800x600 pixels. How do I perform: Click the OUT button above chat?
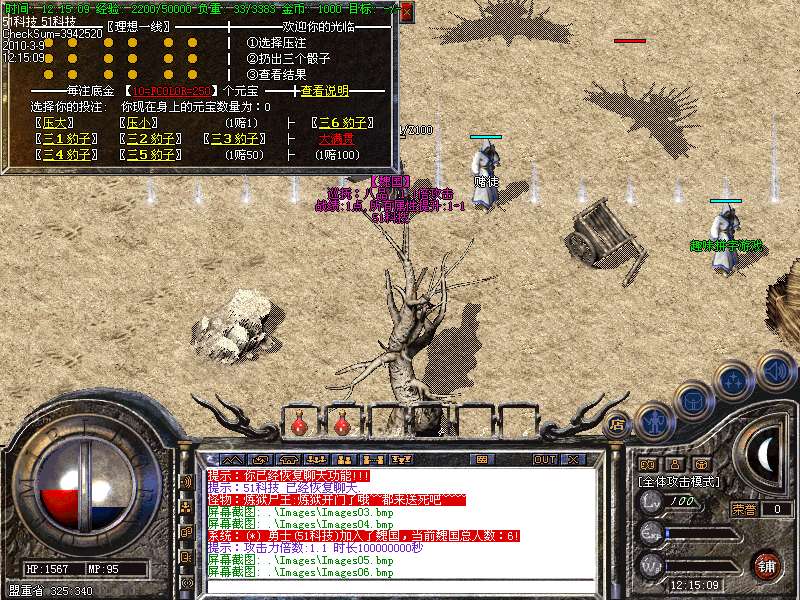pyautogui.click(x=545, y=460)
